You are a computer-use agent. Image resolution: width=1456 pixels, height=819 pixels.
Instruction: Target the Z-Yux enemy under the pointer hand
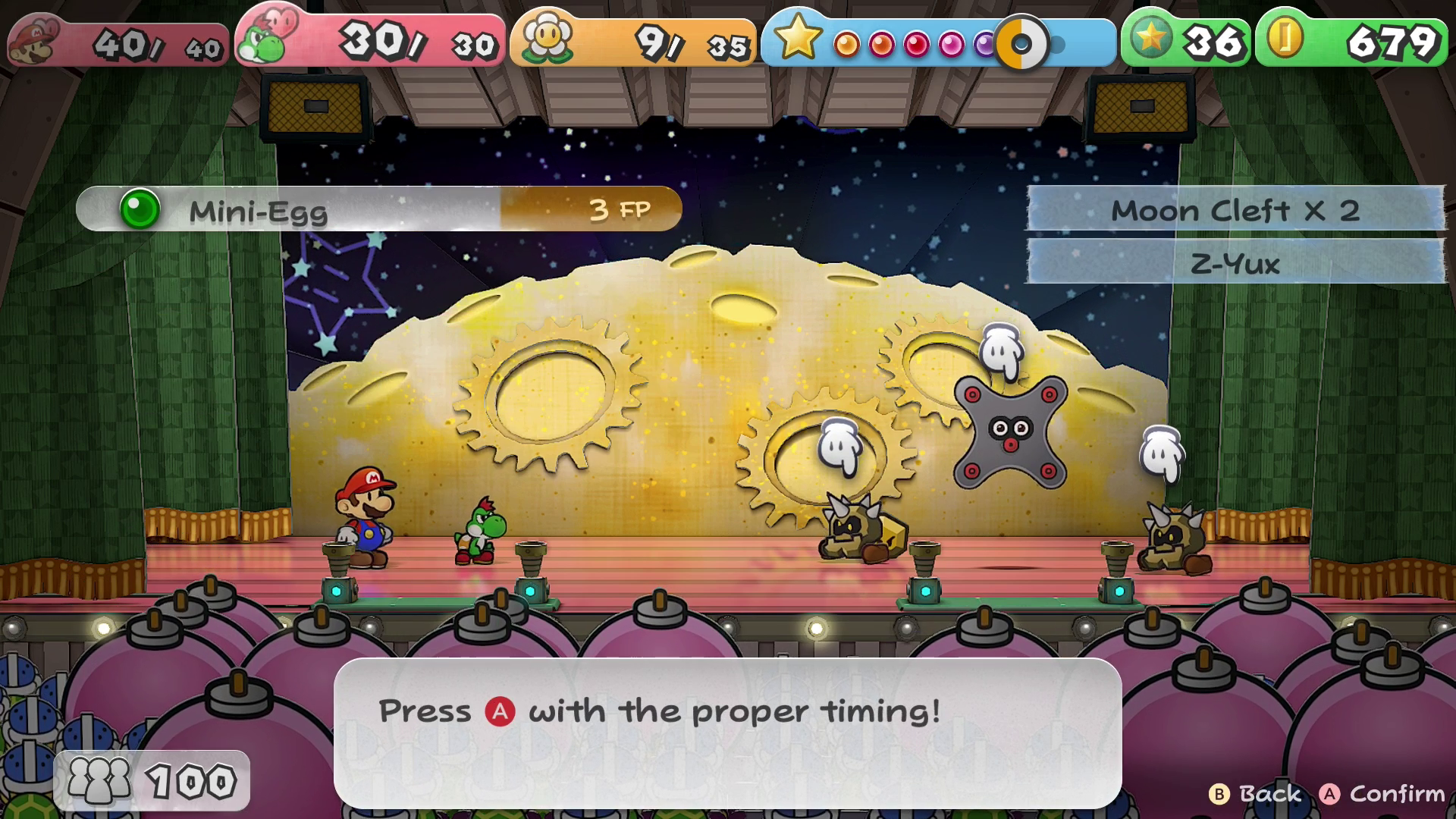[1010, 432]
